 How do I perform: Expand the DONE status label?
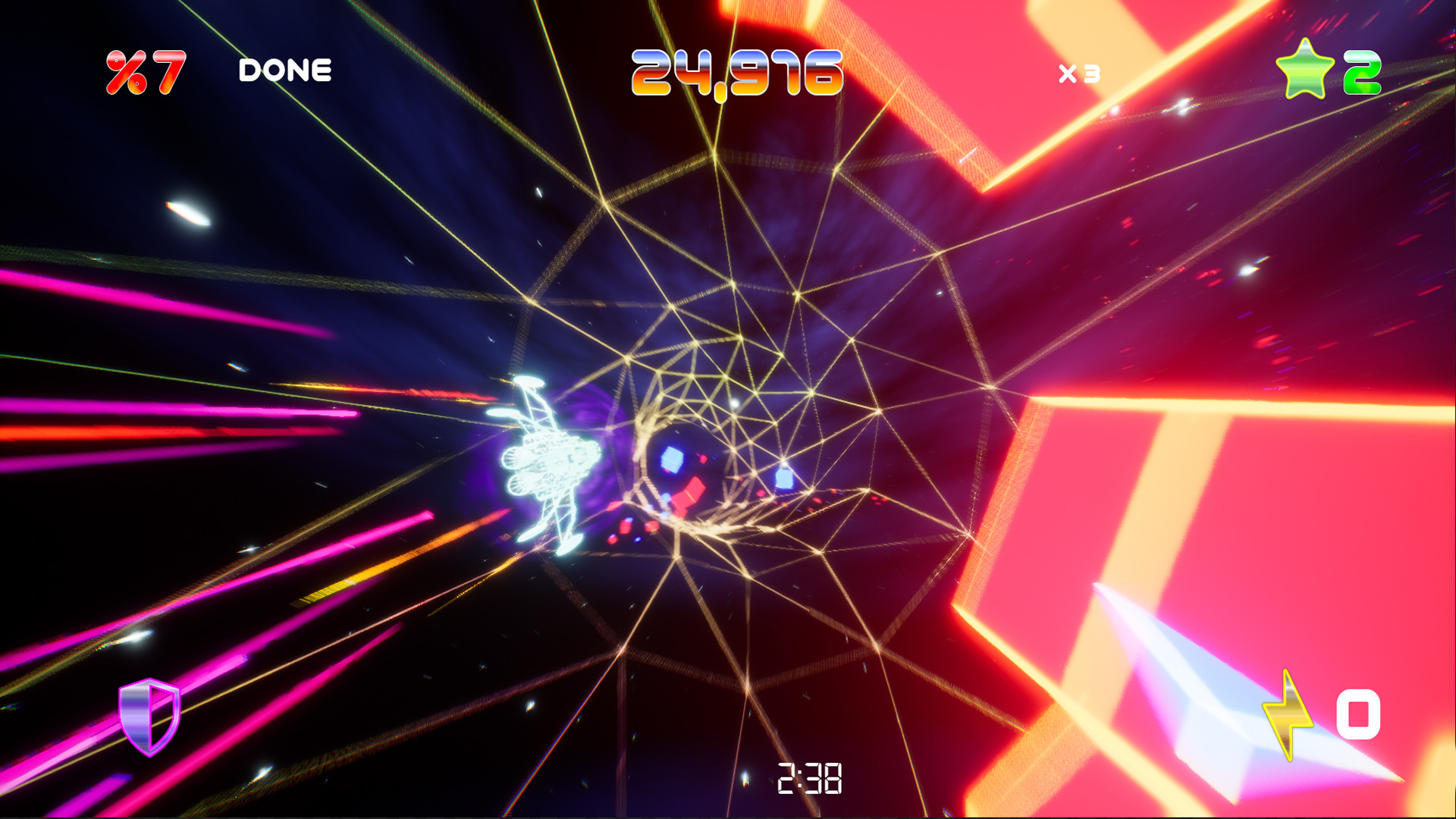tap(284, 71)
